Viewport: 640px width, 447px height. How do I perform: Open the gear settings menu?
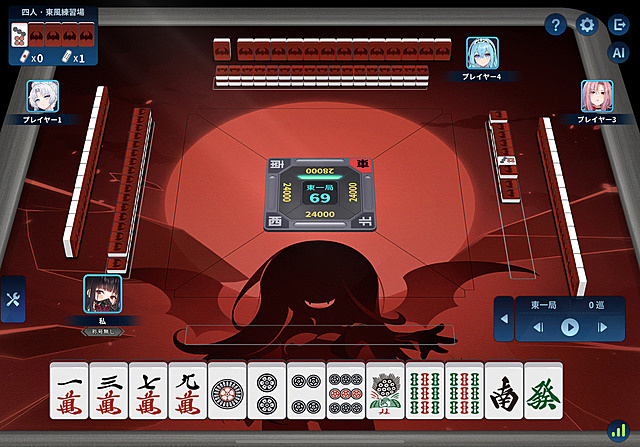pos(587,26)
